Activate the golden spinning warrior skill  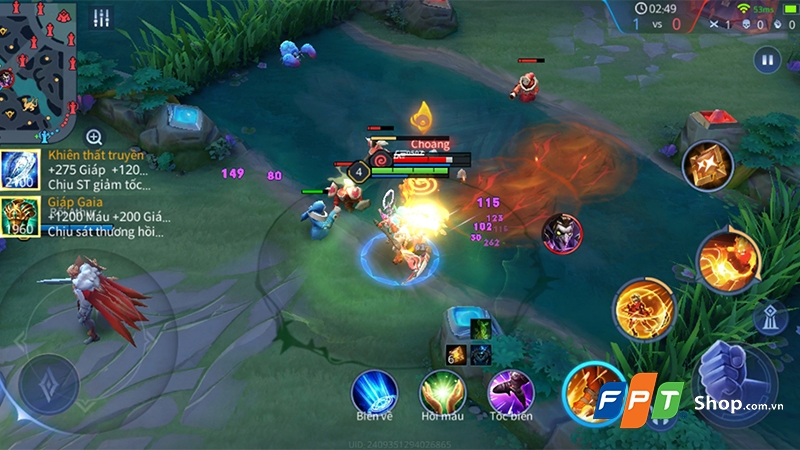point(644,307)
